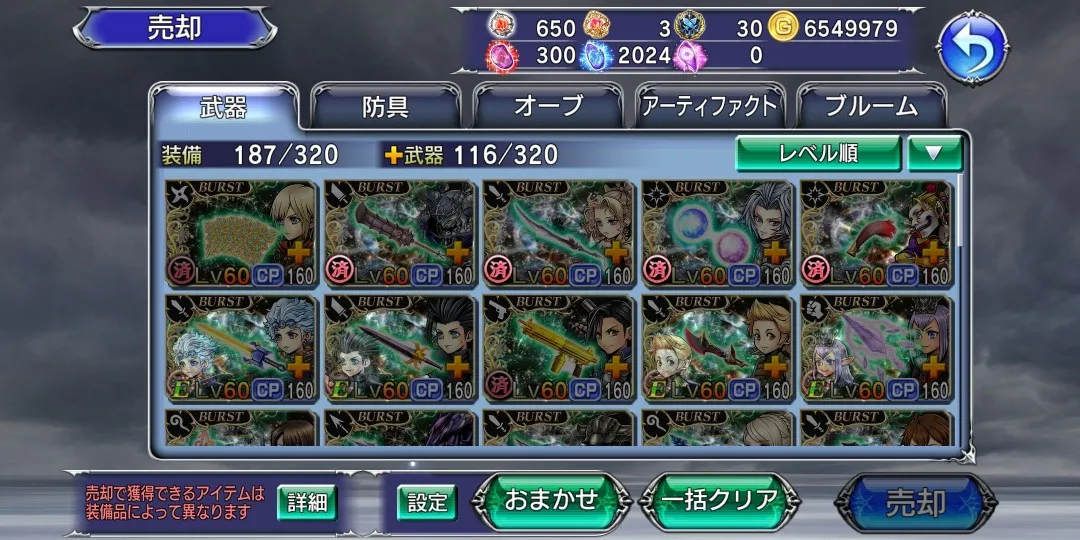Open the 設定 options
This screenshot has height=540, width=1080.
pos(427,502)
